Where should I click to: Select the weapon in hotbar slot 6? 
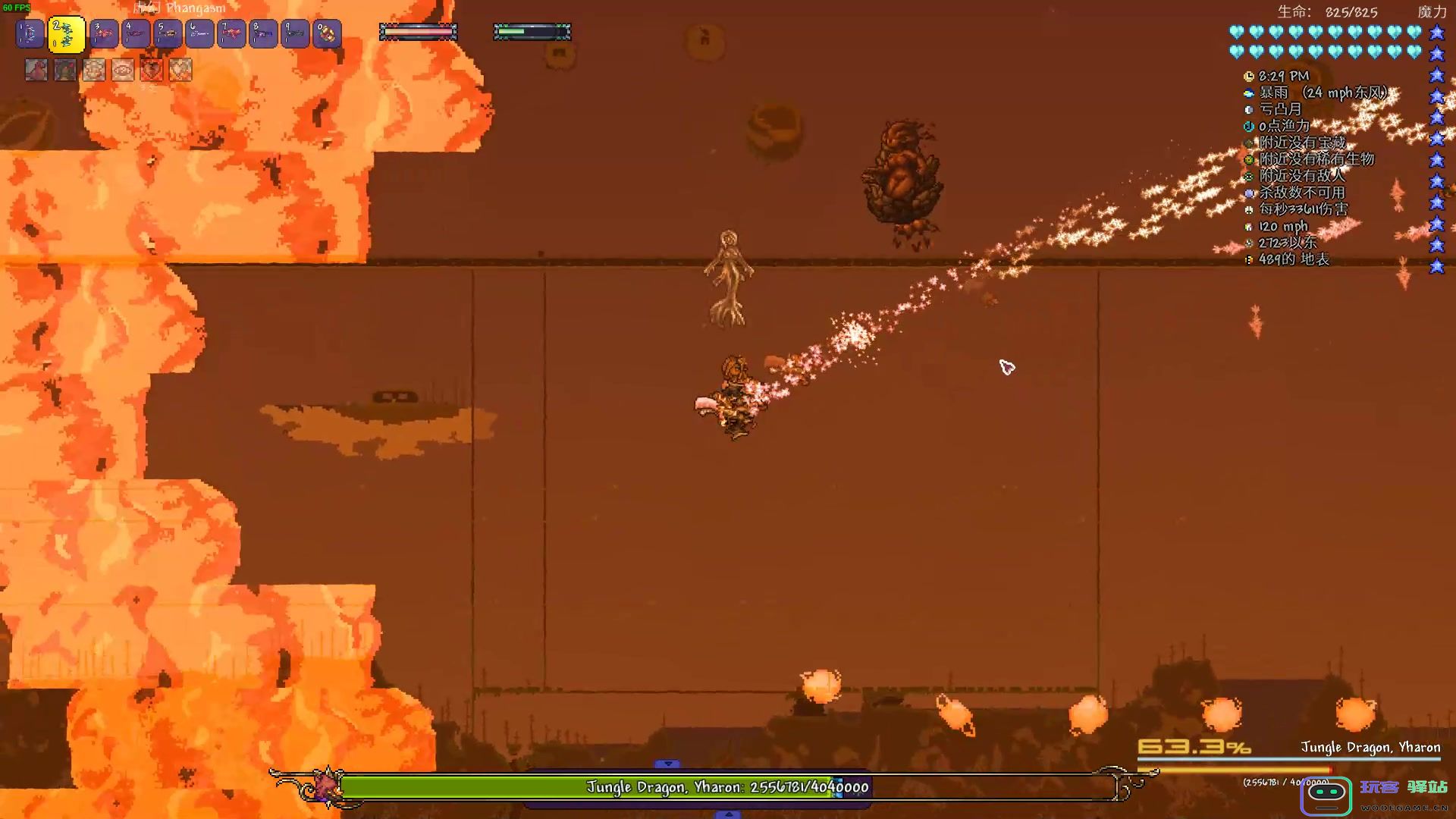pos(200,34)
